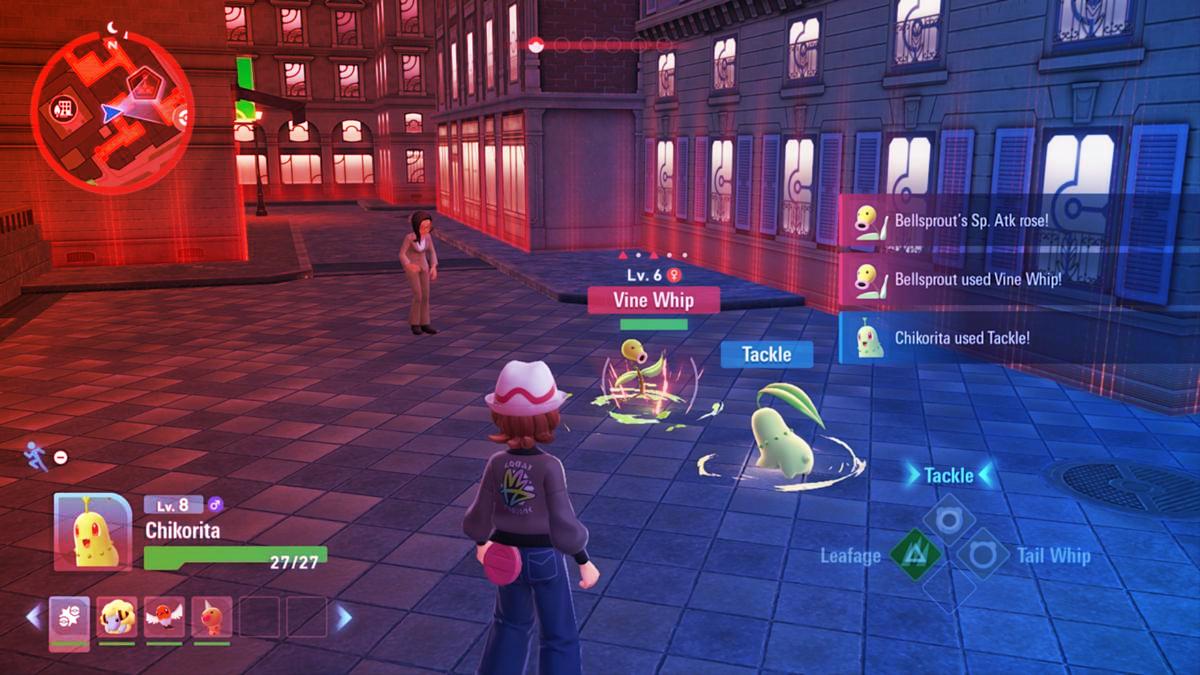Switch to the Fletchling party slot
1200x675 pixels.
(164, 618)
